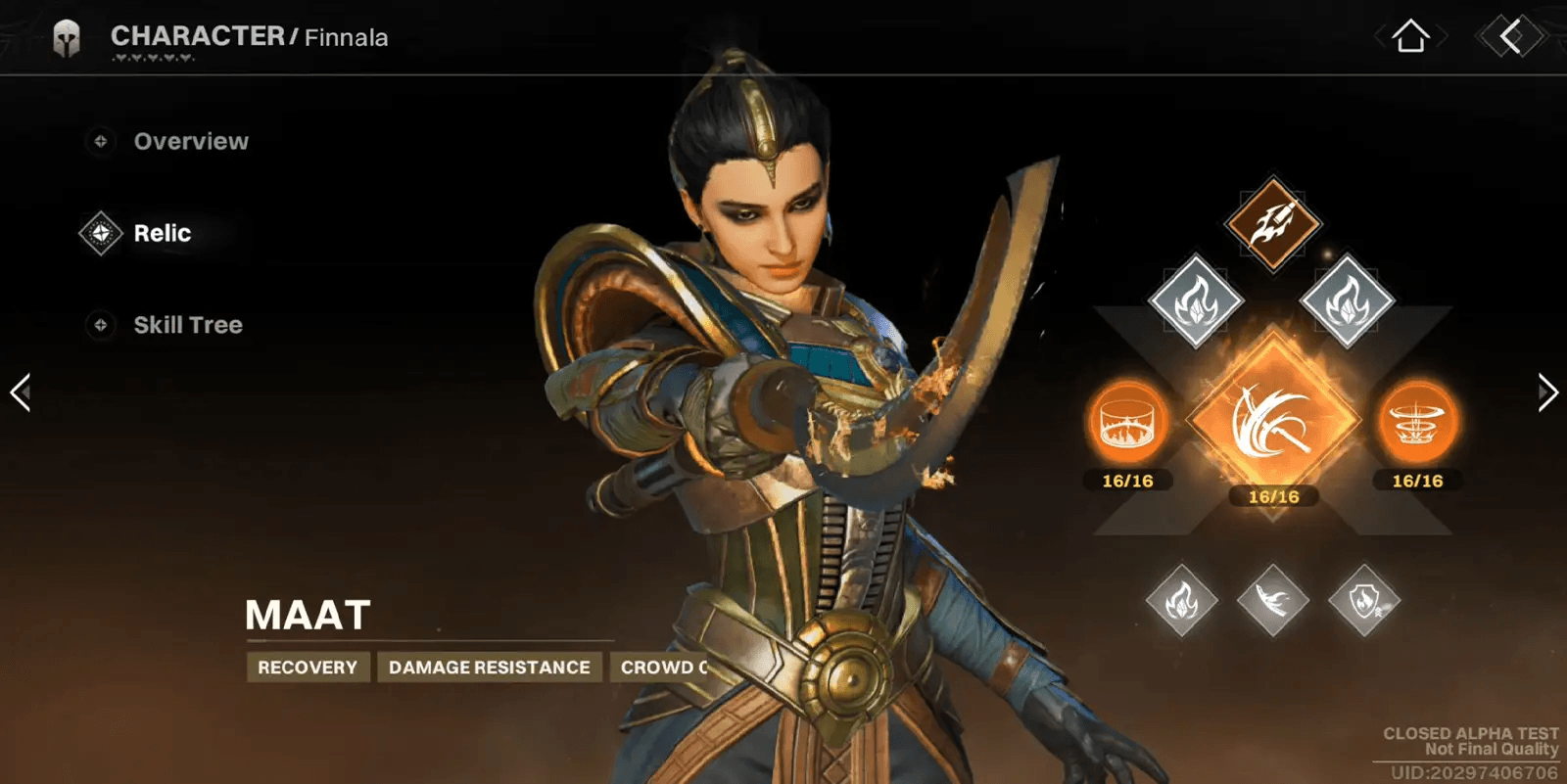Open the Overview tab

coord(190,142)
